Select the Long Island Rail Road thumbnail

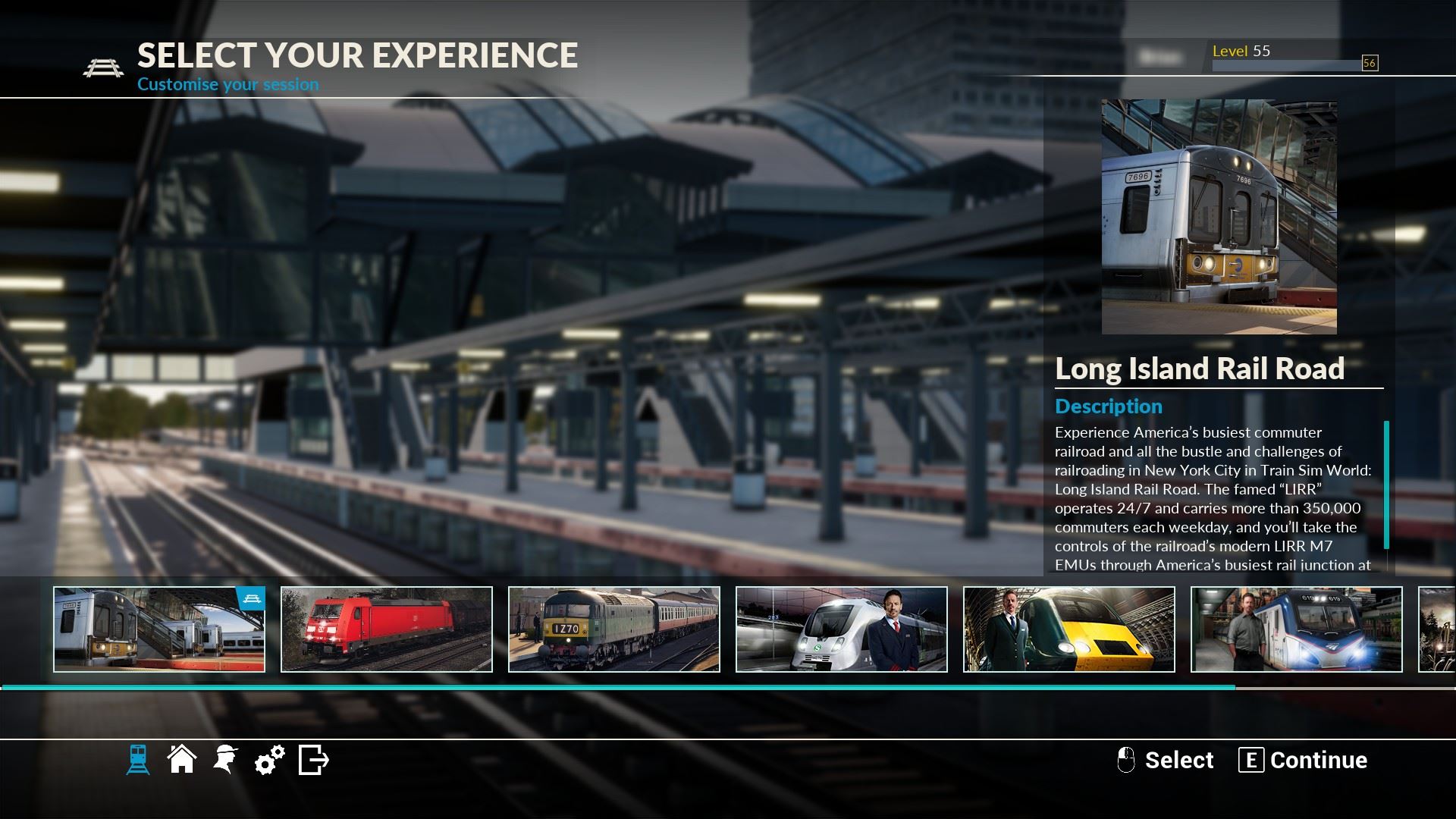[159, 629]
